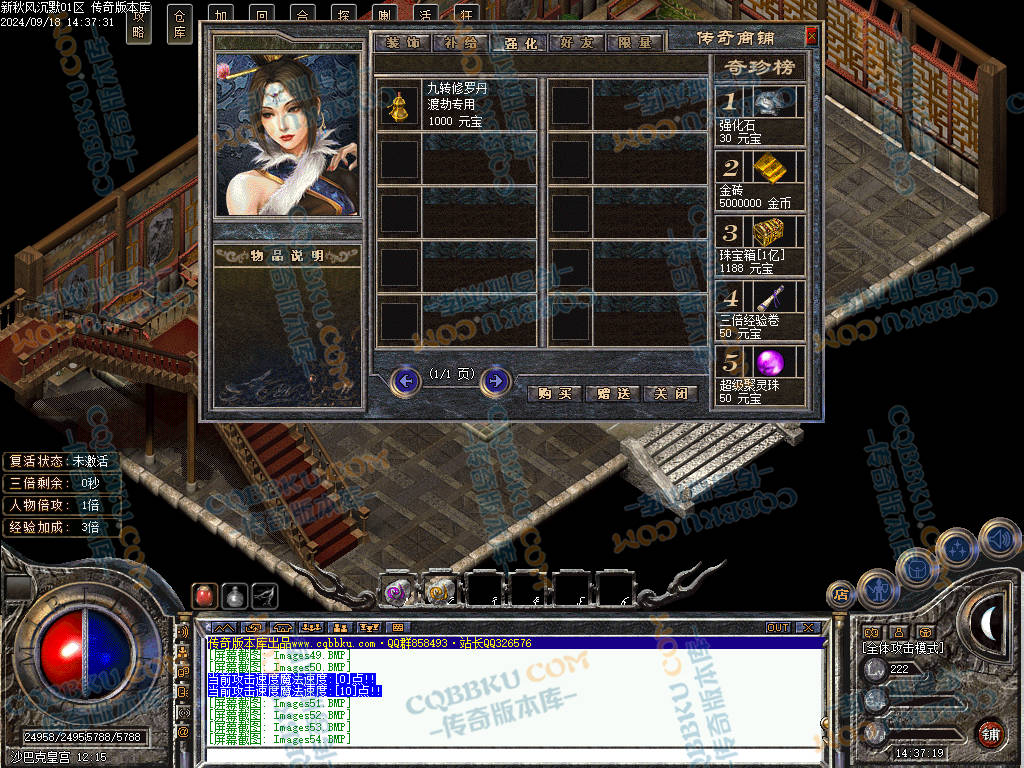Close the 传奇商铺 shop window
Viewport: 1024px width, 768px height.
tap(811, 36)
